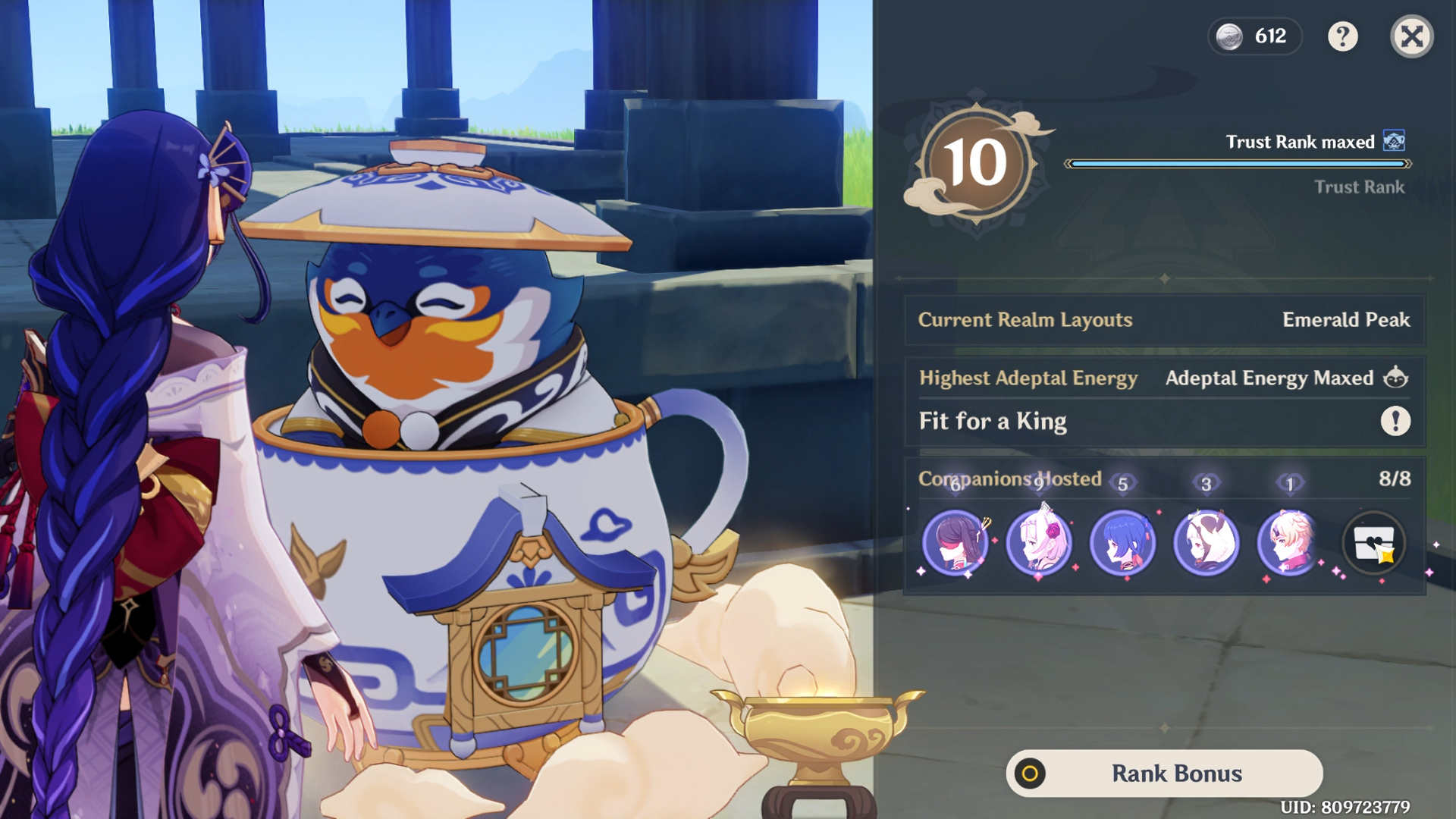Click the teapot icon beside Trust Rank maxed
This screenshot has height=819, width=1456.
pos(1398,141)
